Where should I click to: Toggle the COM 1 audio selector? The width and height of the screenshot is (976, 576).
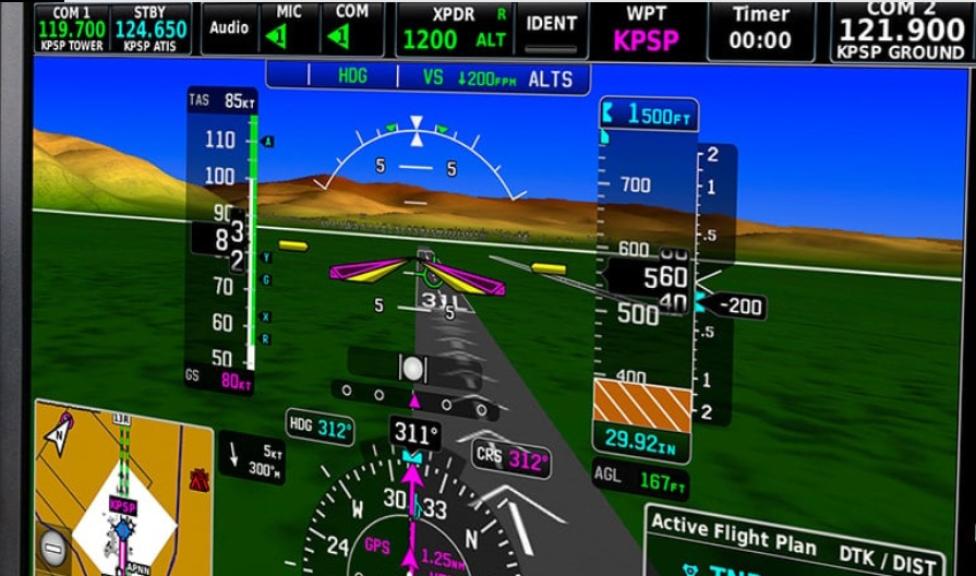[352, 30]
